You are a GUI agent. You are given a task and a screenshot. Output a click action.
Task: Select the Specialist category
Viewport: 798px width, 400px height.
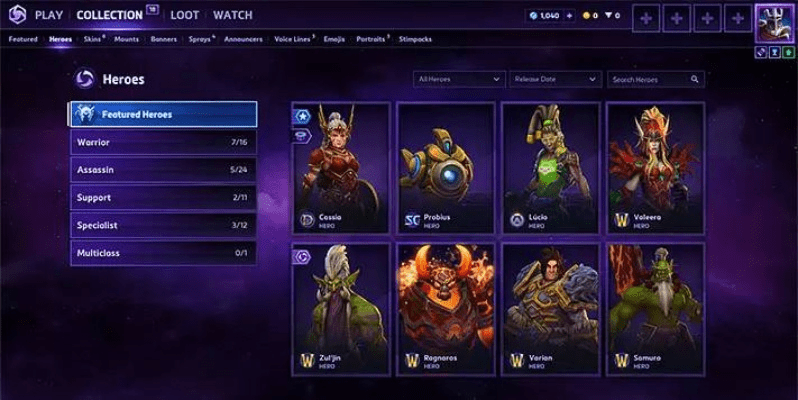tap(162, 226)
